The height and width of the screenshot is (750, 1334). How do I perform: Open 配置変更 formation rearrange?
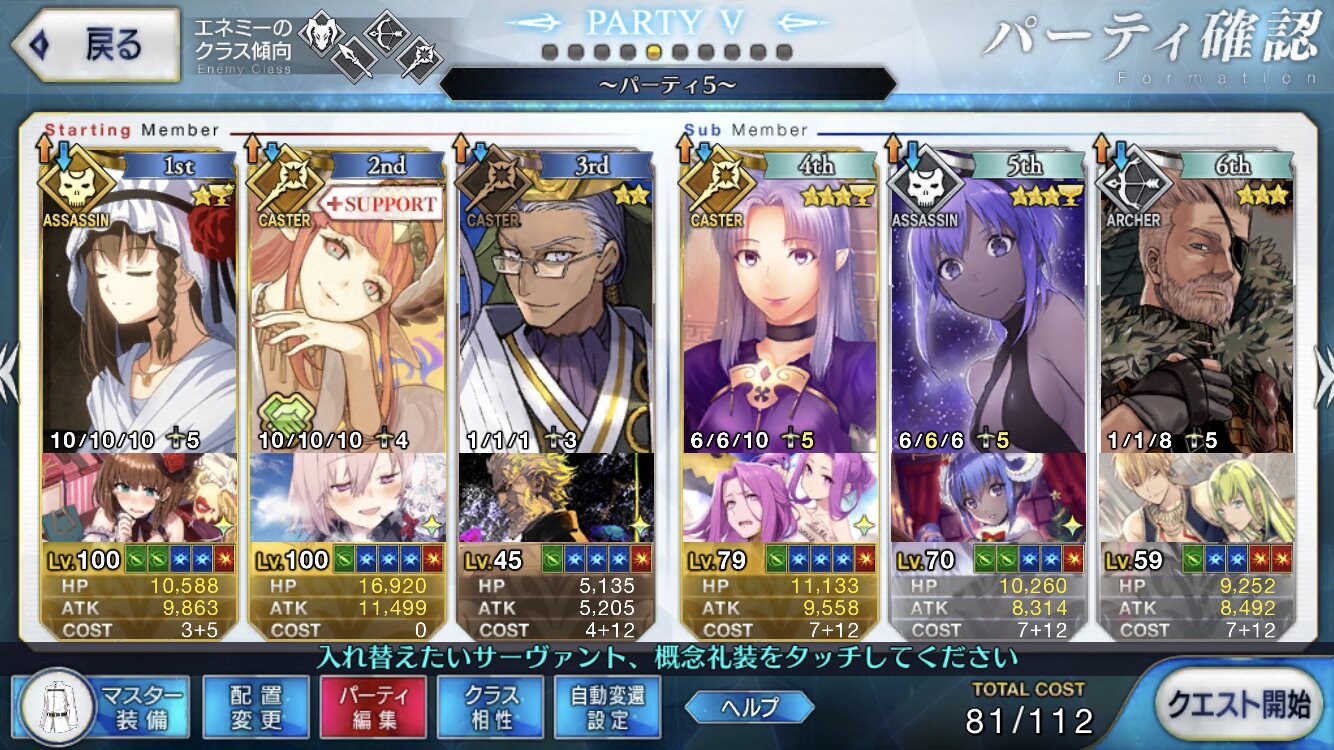coord(255,707)
